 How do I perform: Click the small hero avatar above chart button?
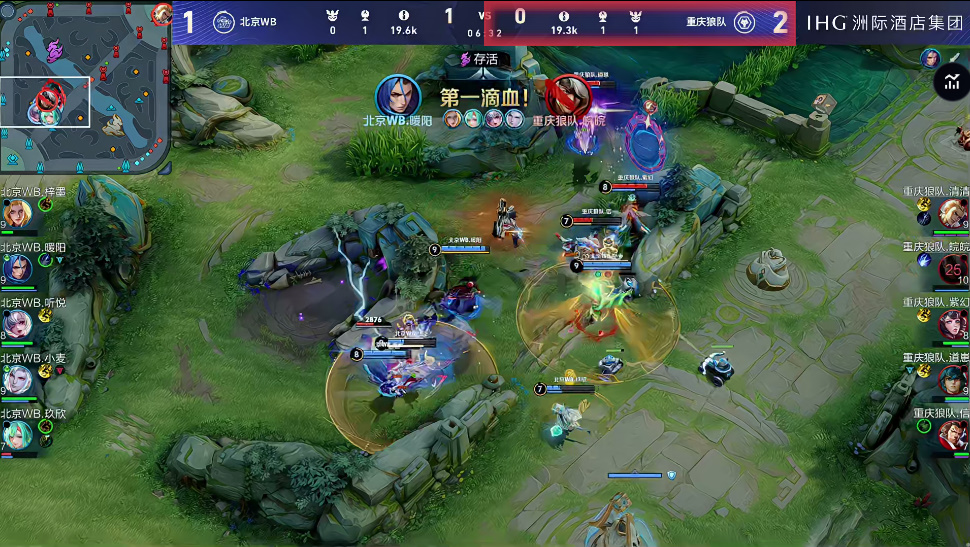click(931, 58)
